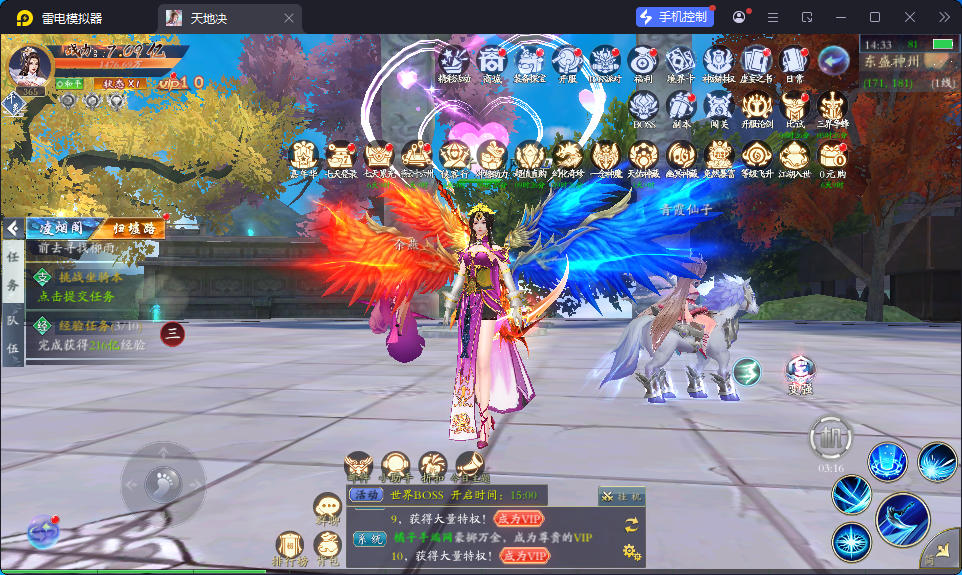Collapse the top icon menu with arrow button

point(832,60)
